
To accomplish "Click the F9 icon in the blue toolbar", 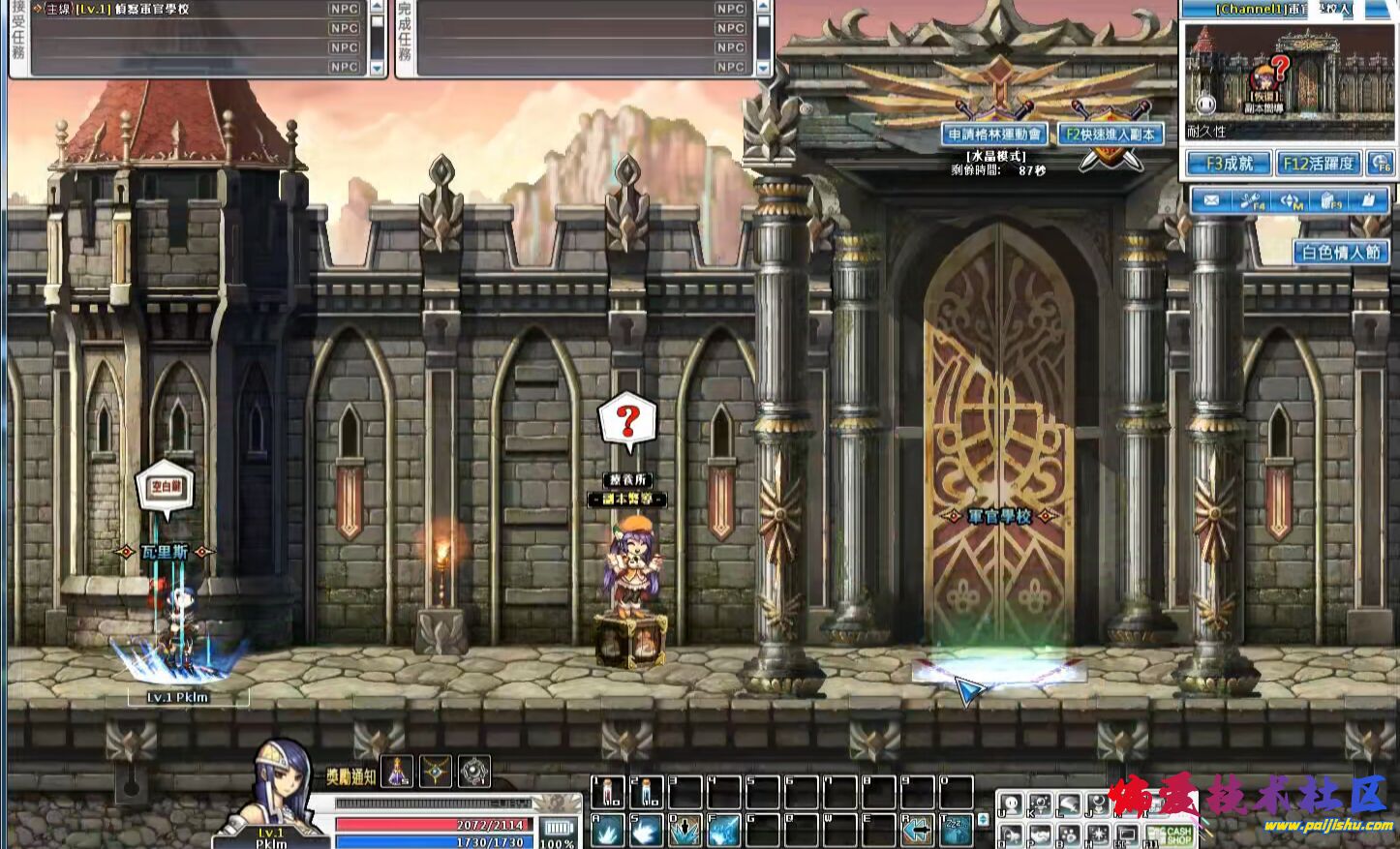I will coord(1331,200).
